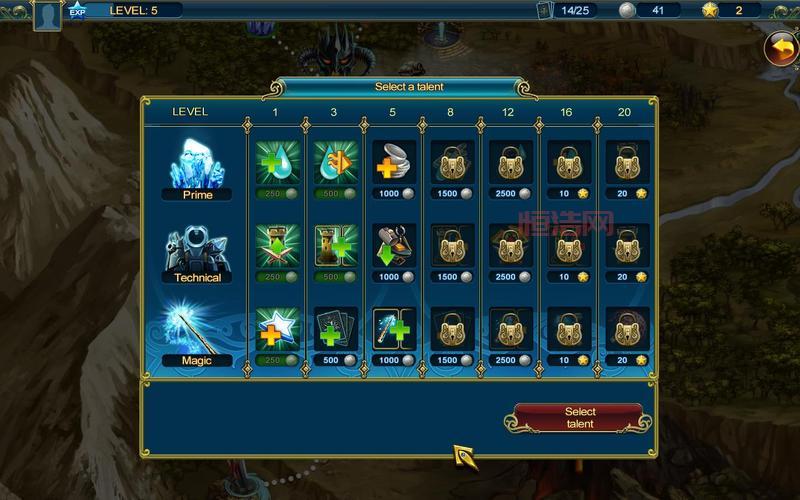Screen dimensions: 800x500
Task: Go back using the orange arrow button
Action: (x=779, y=47)
